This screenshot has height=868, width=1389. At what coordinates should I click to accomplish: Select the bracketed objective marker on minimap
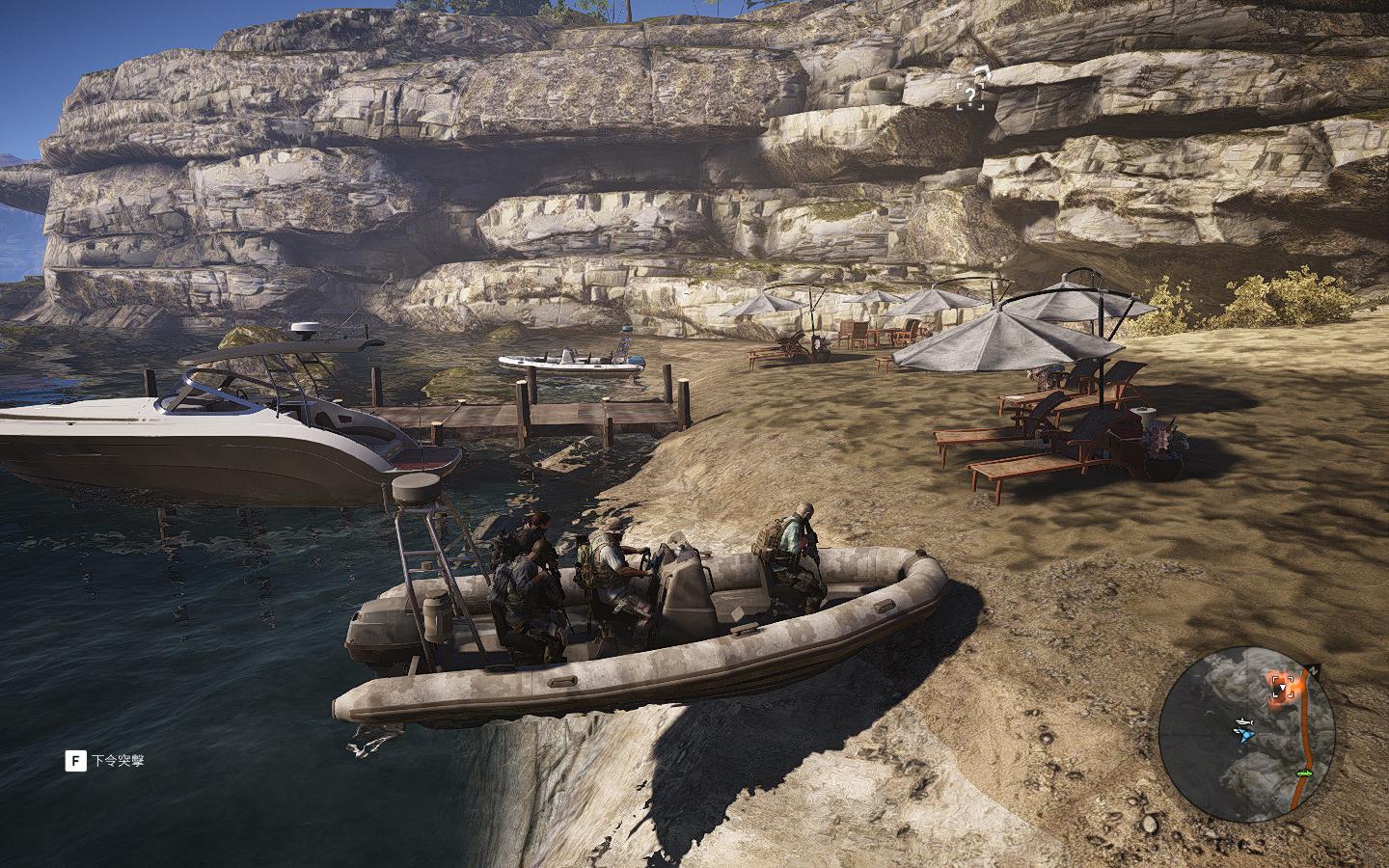click(x=1281, y=686)
